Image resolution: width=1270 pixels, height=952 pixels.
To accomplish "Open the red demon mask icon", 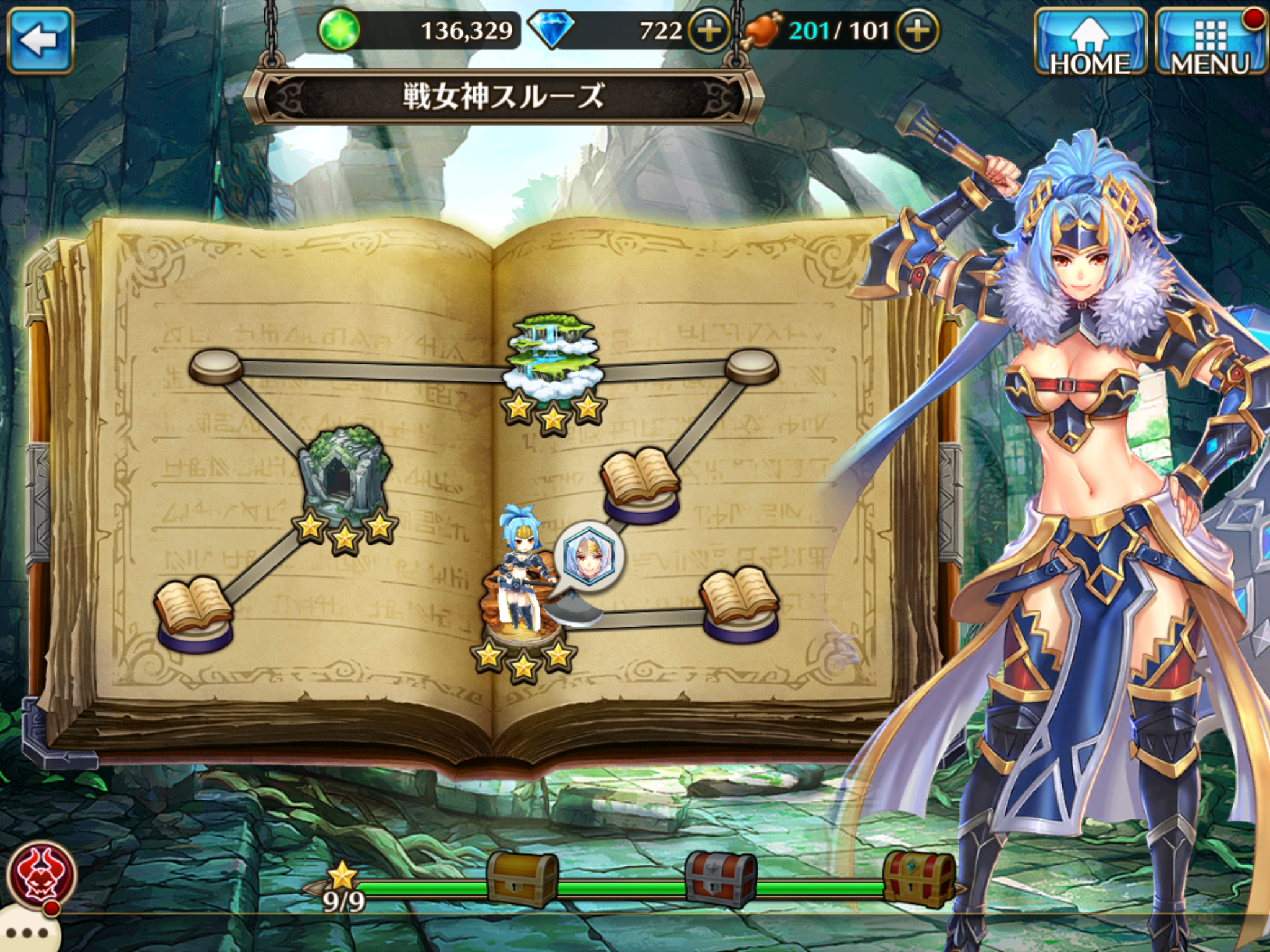I will pyautogui.click(x=42, y=874).
